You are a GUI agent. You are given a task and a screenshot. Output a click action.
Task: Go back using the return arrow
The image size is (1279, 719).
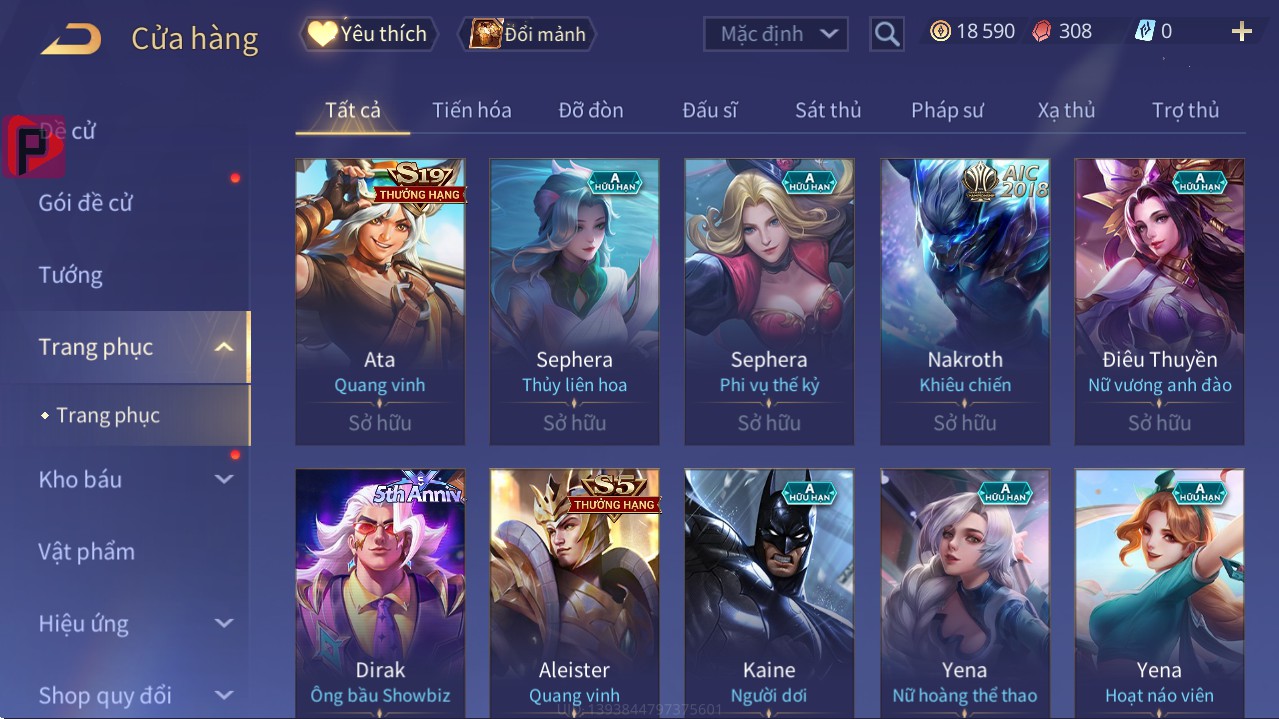click(x=71, y=39)
